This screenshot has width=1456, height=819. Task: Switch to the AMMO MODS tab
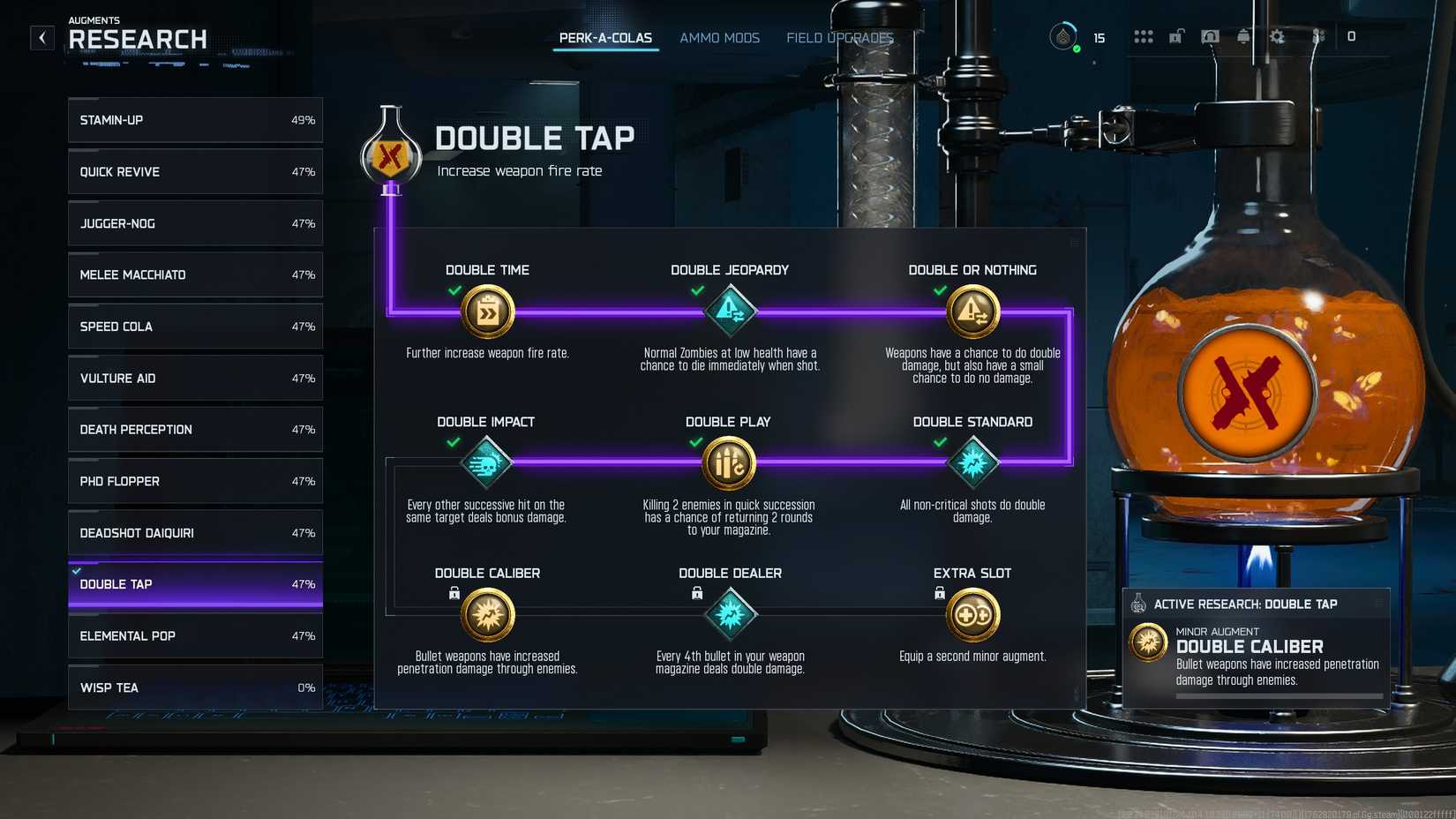[719, 37]
